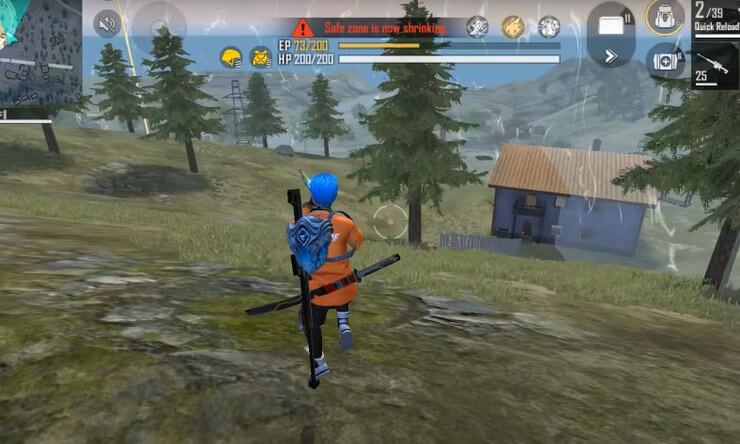
Task: Tap the yellow helmet status icon
Action: tap(231, 57)
